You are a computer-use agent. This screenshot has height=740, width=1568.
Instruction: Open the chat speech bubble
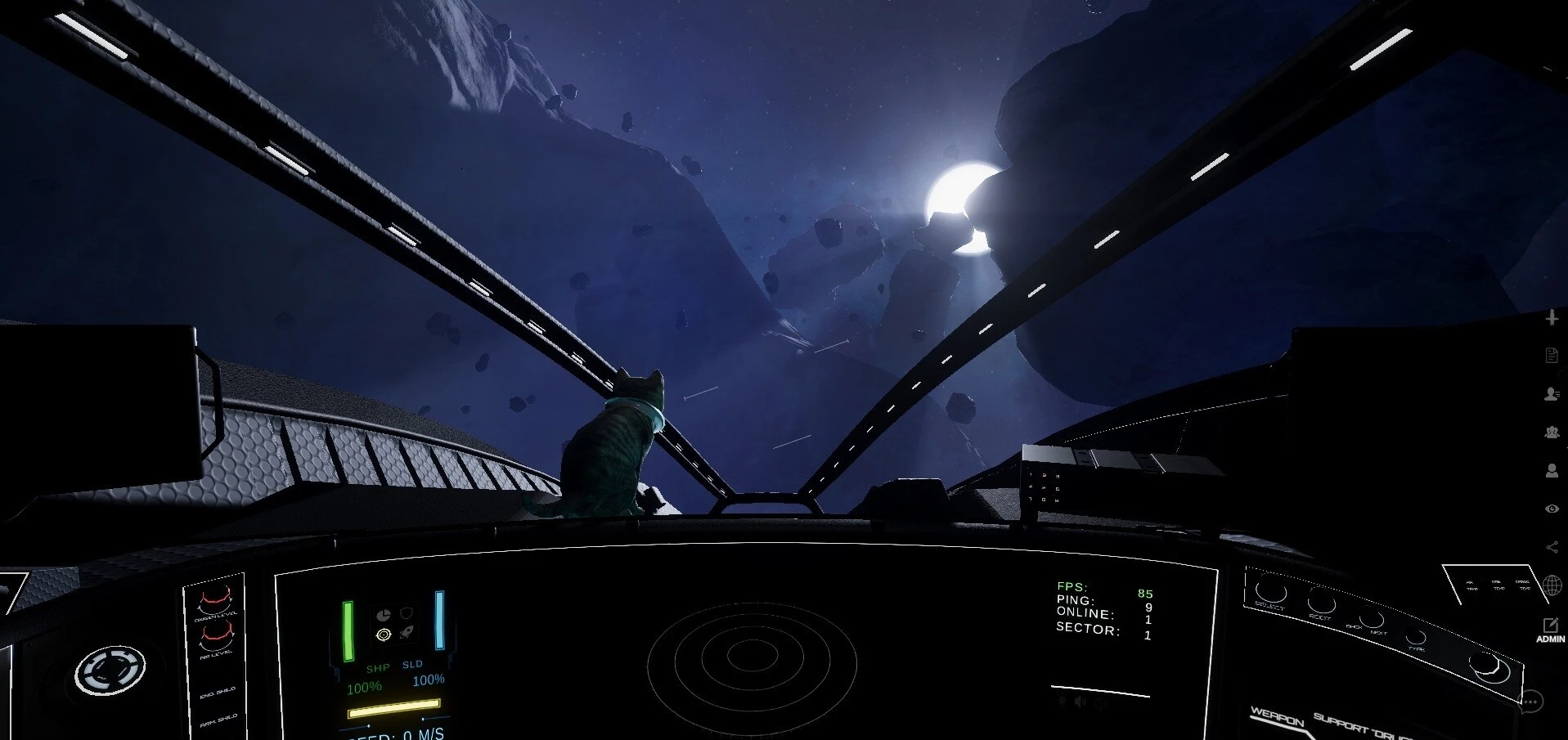pyautogui.click(x=1531, y=701)
